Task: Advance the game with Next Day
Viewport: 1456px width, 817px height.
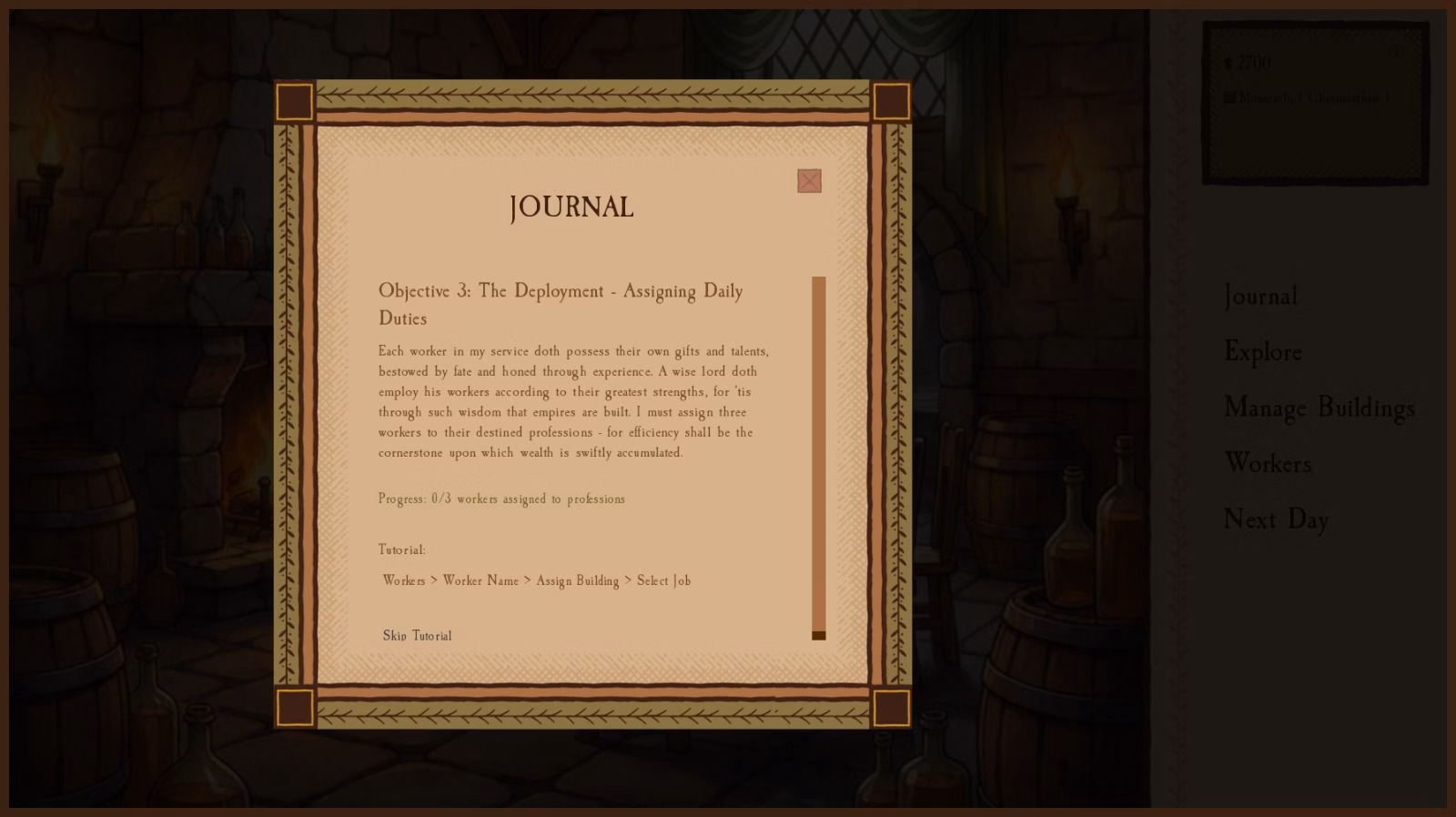Action: [1277, 519]
